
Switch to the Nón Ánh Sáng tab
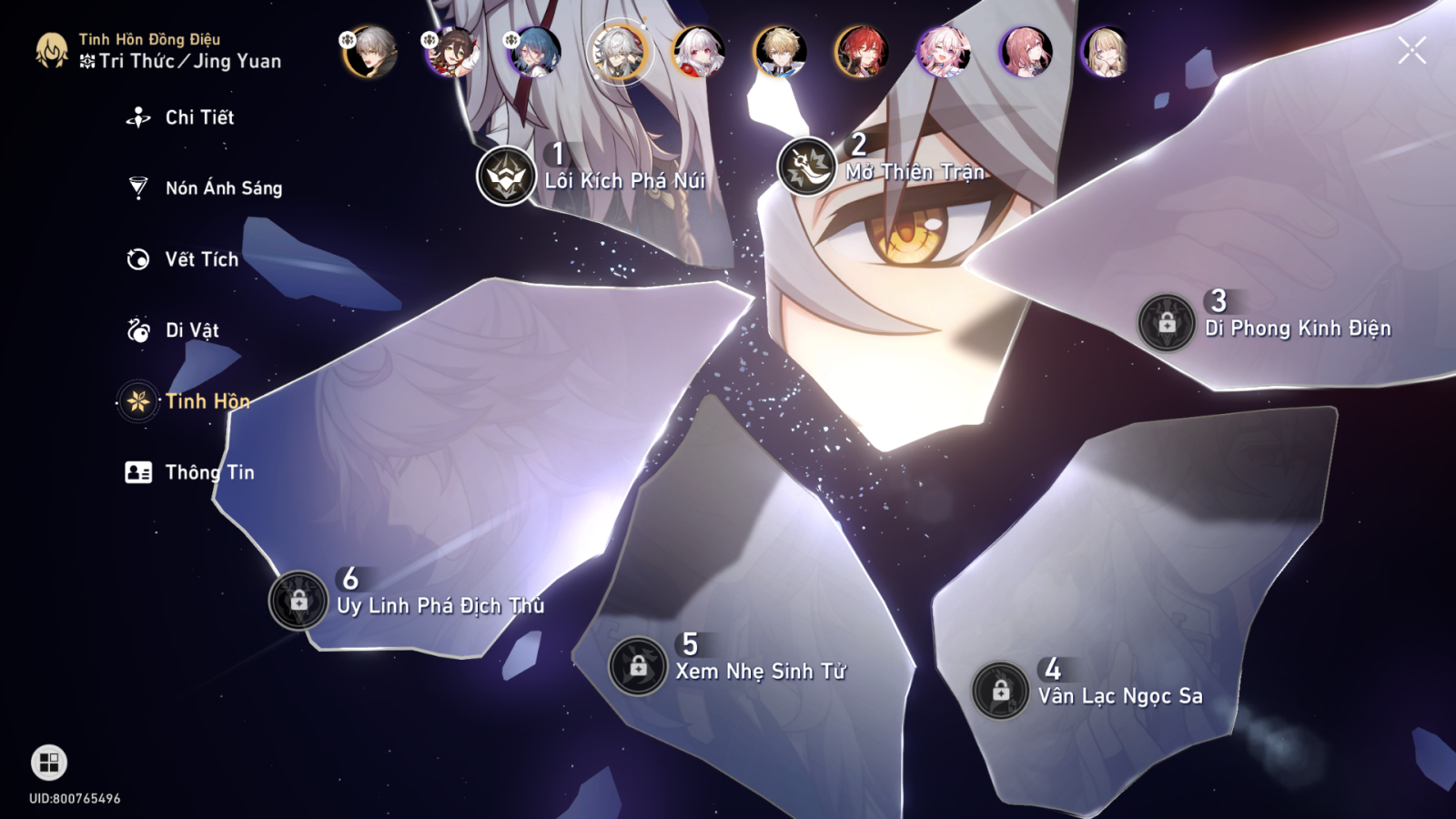[x=222, y=188]
